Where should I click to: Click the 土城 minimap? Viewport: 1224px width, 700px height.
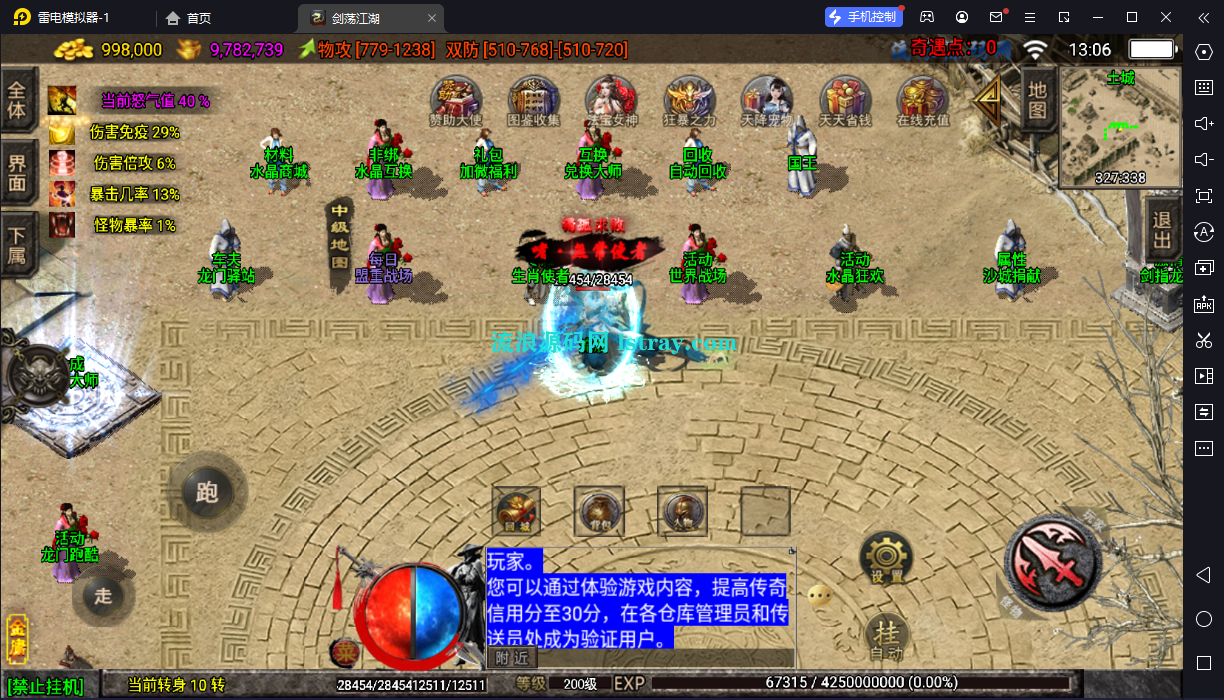1119,128
